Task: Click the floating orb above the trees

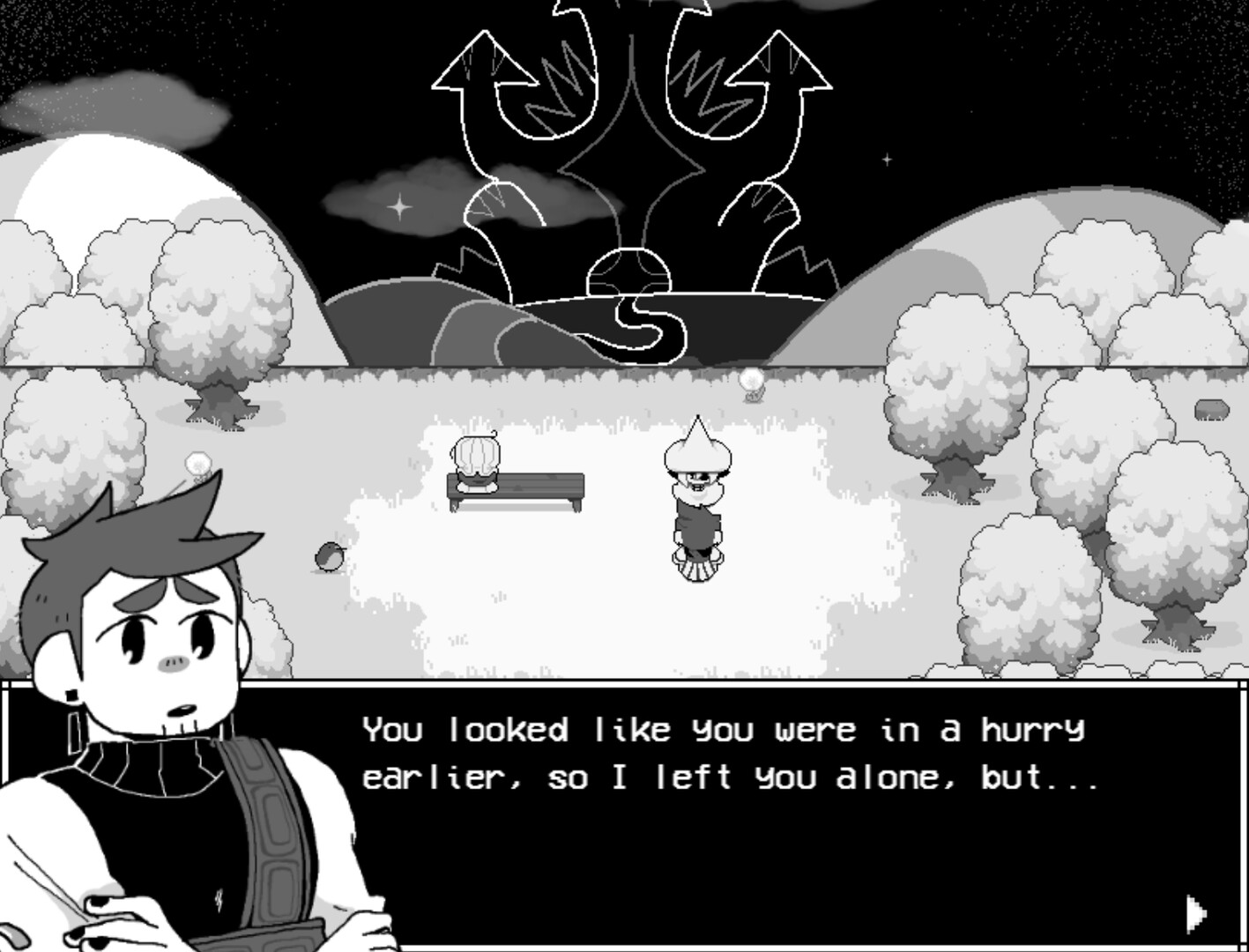Action: [753, 381]
